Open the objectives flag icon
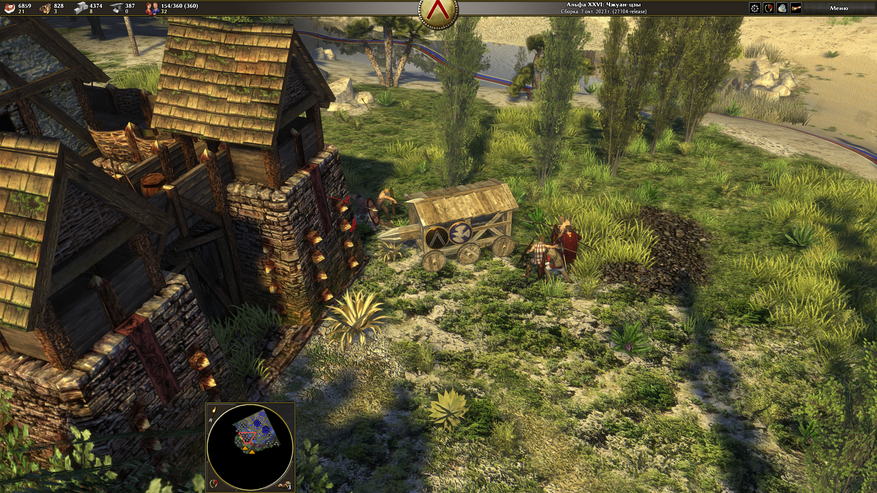 (796, 8)
